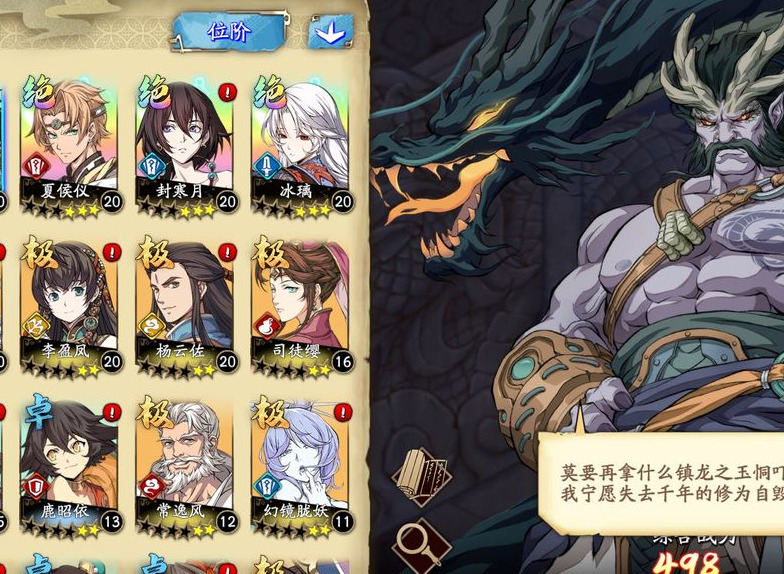Screen dimensions: 784x574
Task: Open the scroll icon button
Action: pyautogui.click(x=422, y=476)
